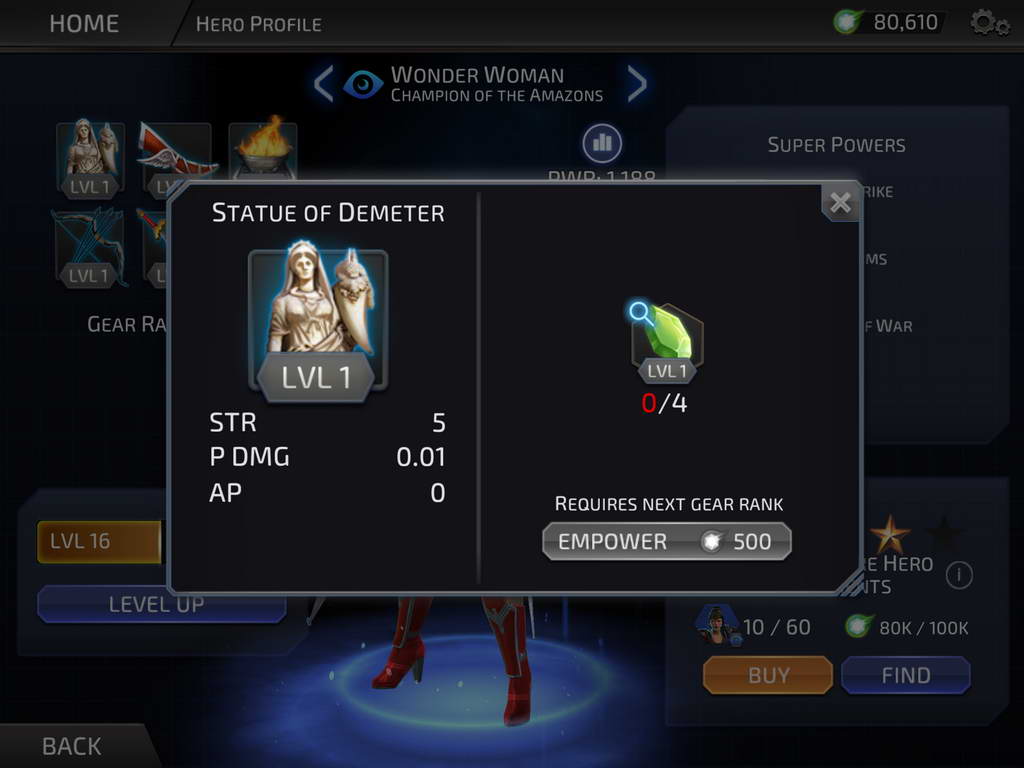Empower the gear for 500
The height and width of the screenshot is (768, 1024).
pos(666,542)
